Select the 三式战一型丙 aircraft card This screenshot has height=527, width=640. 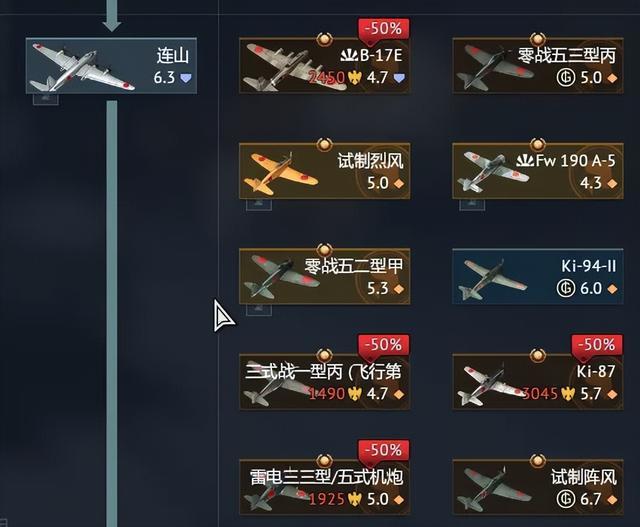click(x=325, y=381)
